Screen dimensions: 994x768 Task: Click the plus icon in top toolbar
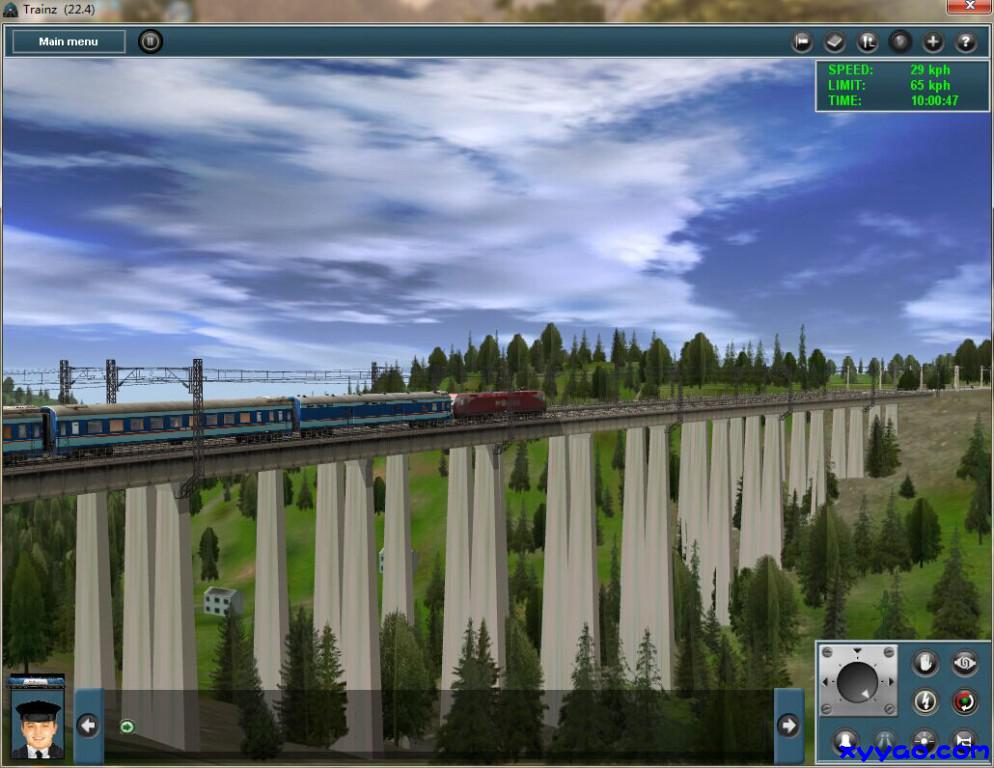tap(933, 42)
